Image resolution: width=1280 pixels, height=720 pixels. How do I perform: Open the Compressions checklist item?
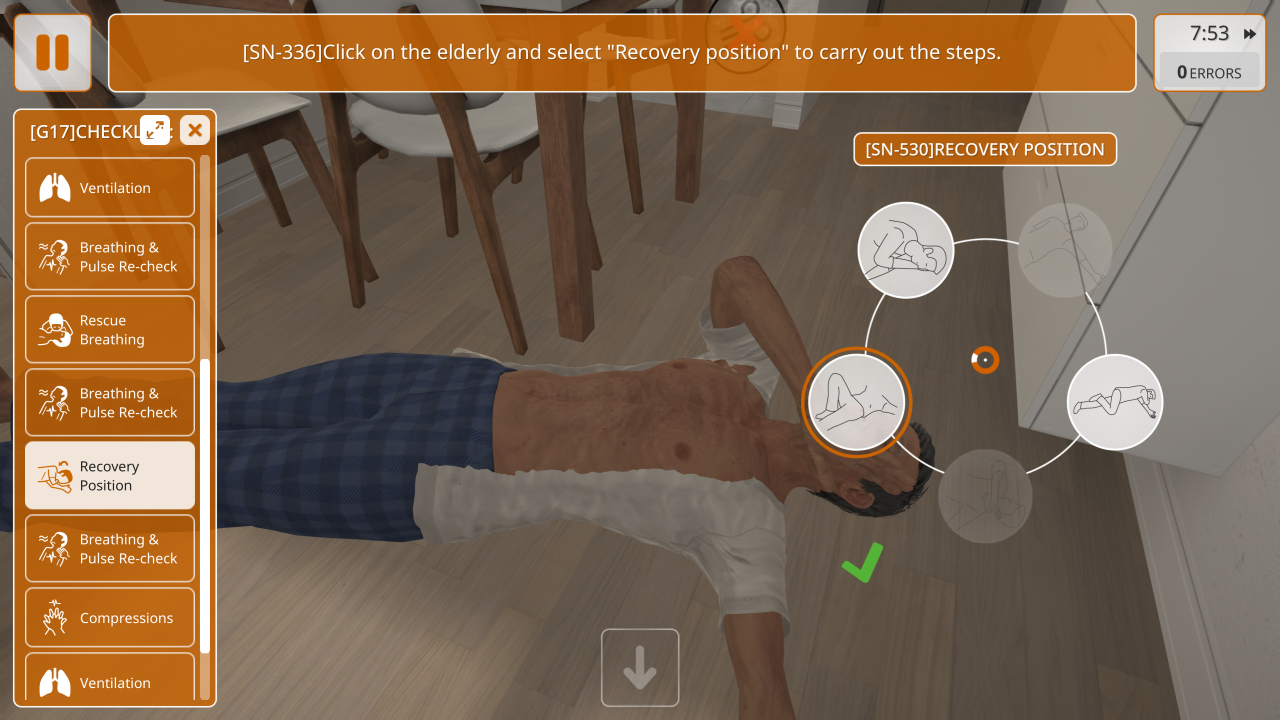tap(110, 618)
